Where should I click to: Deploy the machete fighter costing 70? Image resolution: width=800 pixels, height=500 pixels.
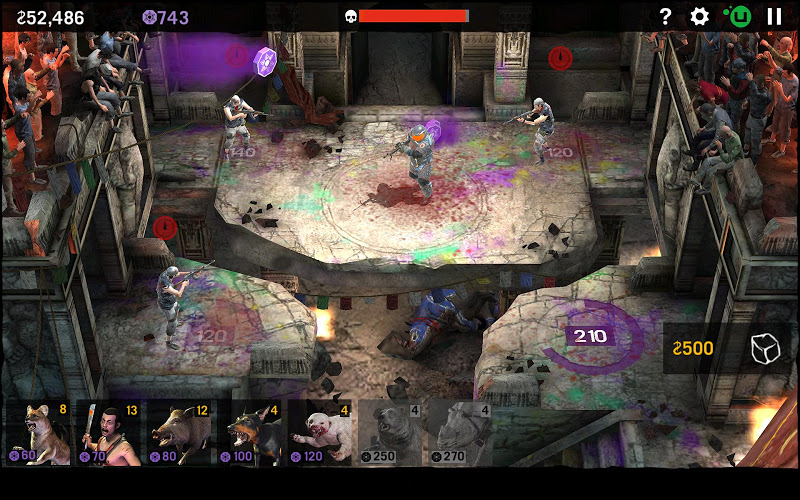(109, 433)
